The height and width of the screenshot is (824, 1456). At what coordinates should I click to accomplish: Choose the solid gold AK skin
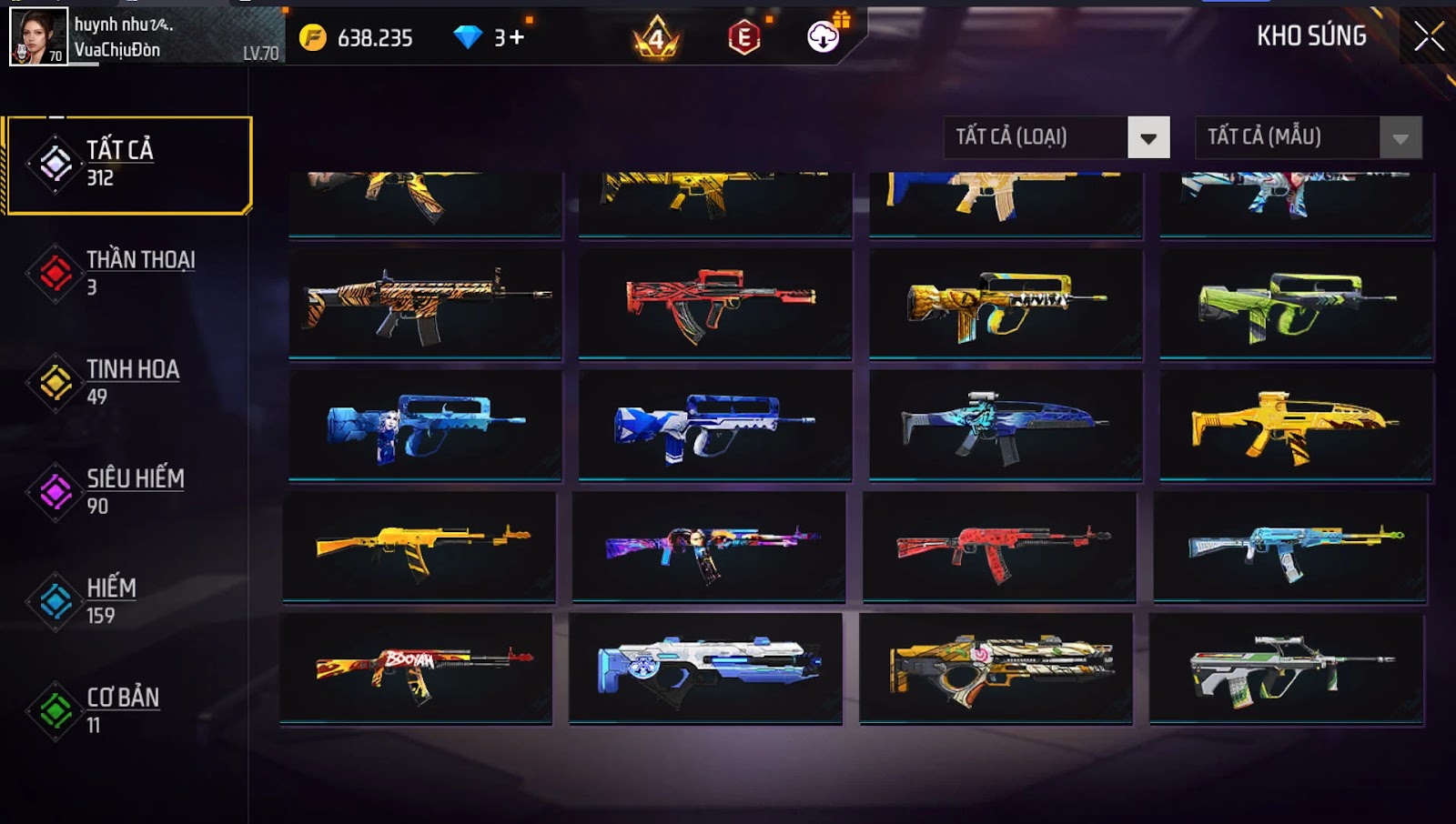pos(420,547)
